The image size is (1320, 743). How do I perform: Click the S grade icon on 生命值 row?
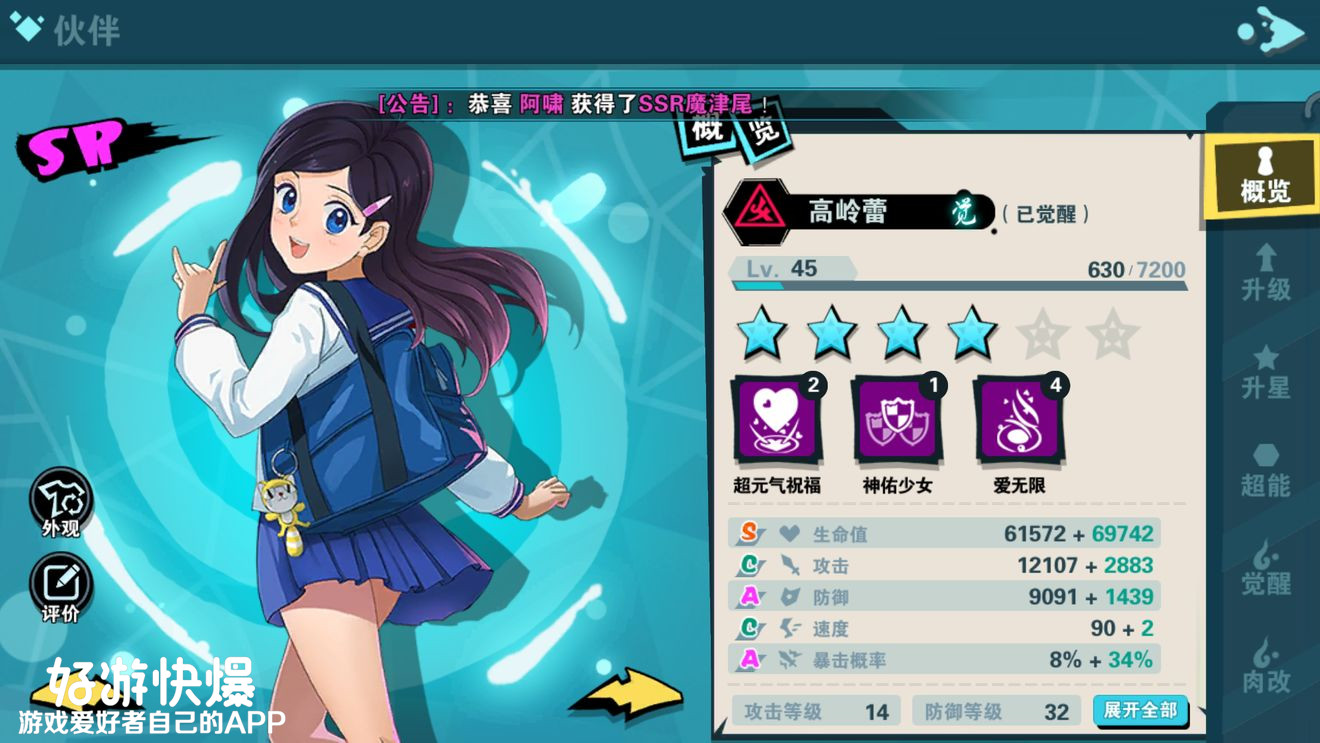[750, 534]
